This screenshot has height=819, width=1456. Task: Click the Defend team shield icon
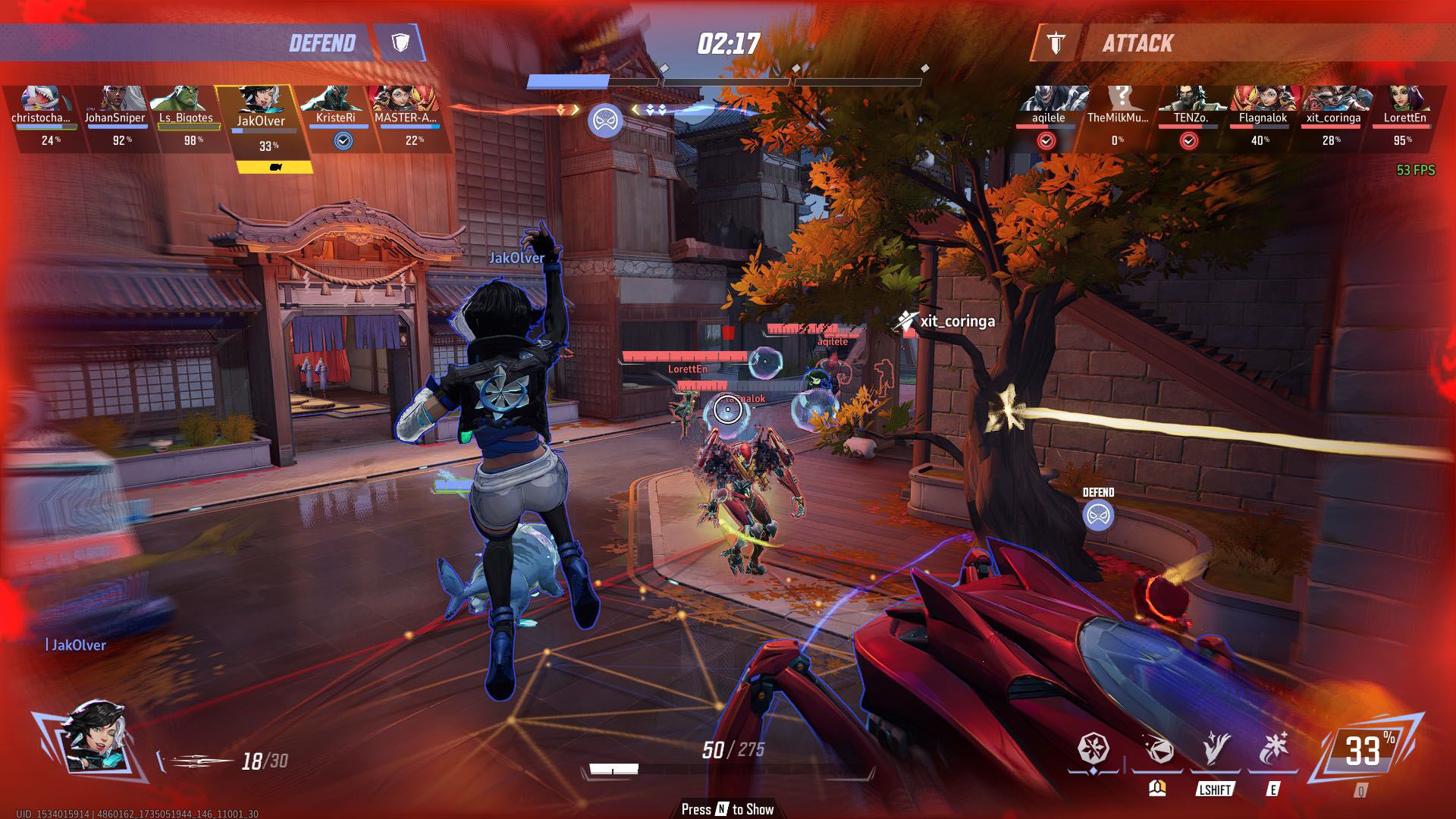tap(400, 42)
